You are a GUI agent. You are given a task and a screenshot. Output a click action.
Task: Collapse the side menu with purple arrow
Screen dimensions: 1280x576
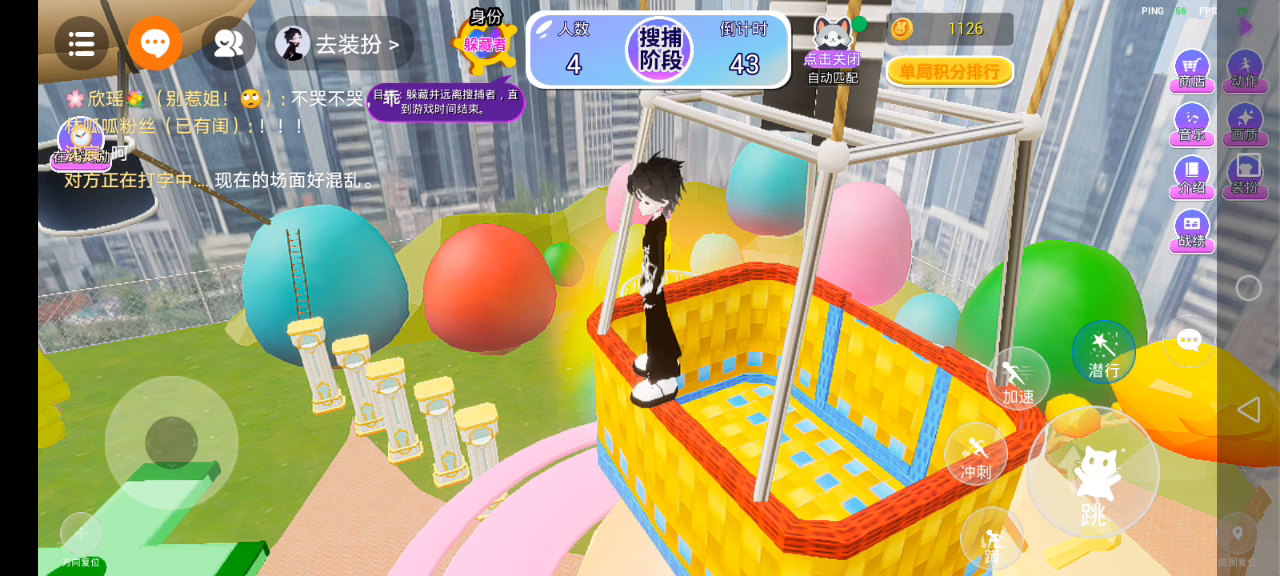[1245, 25]
